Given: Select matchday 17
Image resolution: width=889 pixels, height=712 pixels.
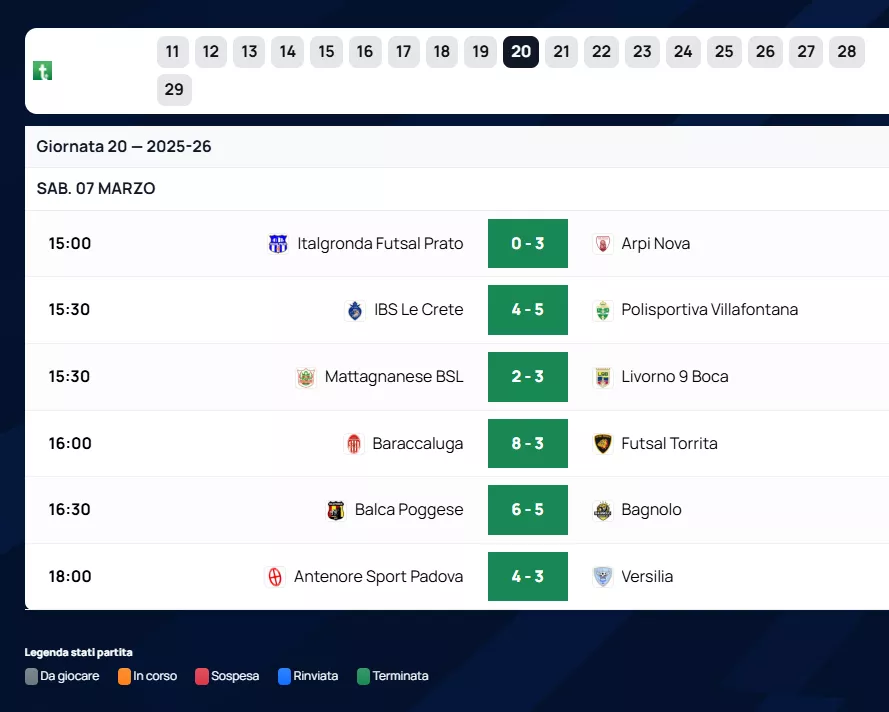Looking at the screenshot, I should [x=403, y=52].
